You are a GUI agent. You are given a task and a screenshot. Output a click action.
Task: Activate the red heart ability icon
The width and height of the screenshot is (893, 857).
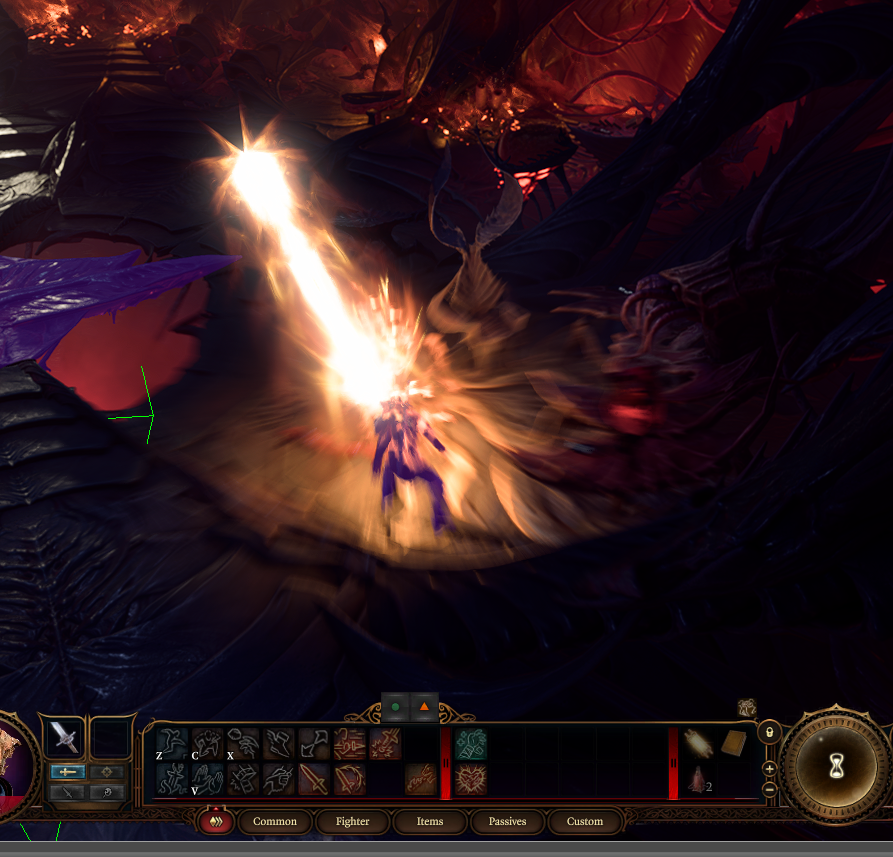[470, 779]
